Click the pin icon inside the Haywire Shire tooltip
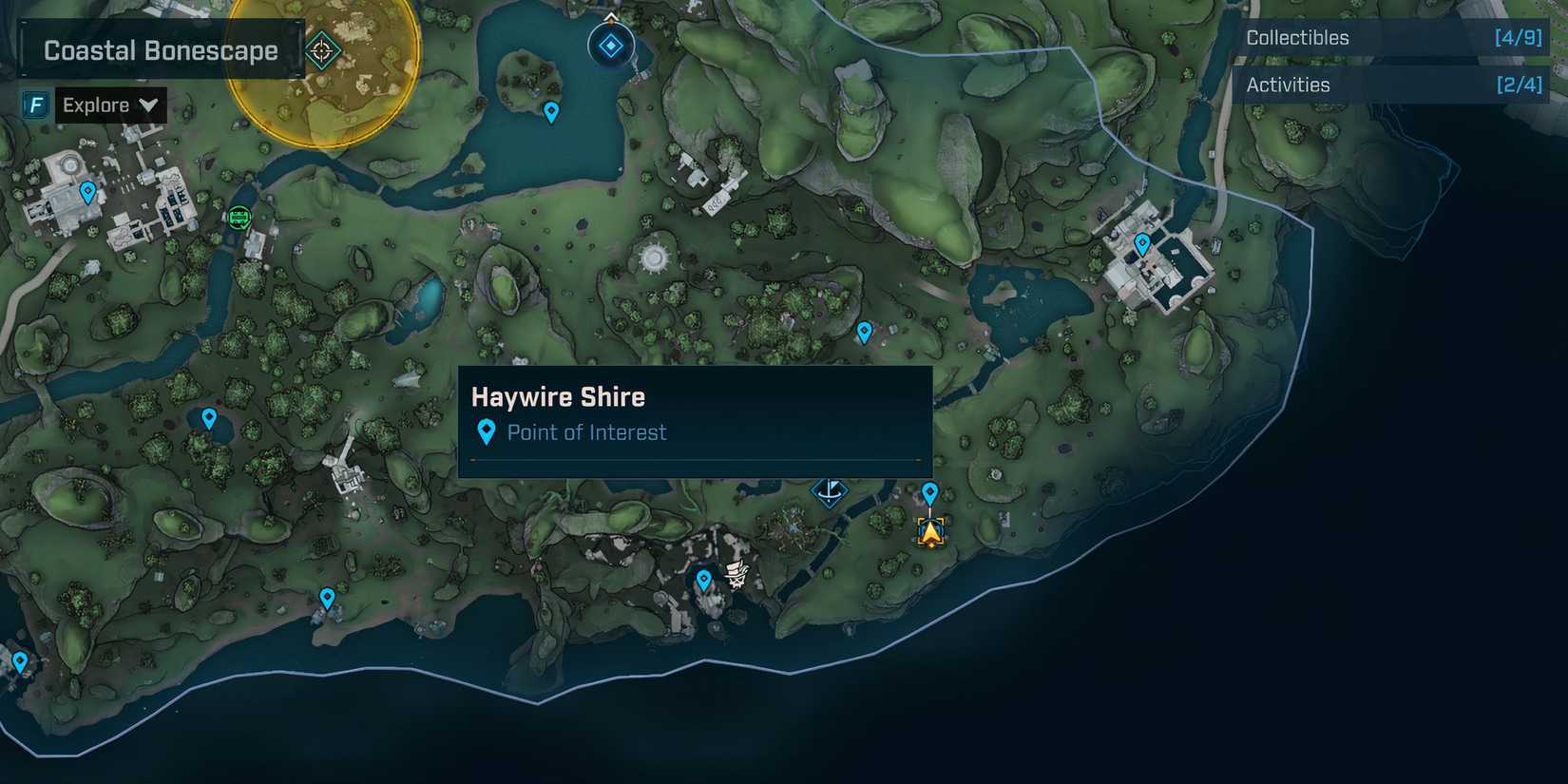This screenshot has width=1568, height=784. click(x=487, y=432)
